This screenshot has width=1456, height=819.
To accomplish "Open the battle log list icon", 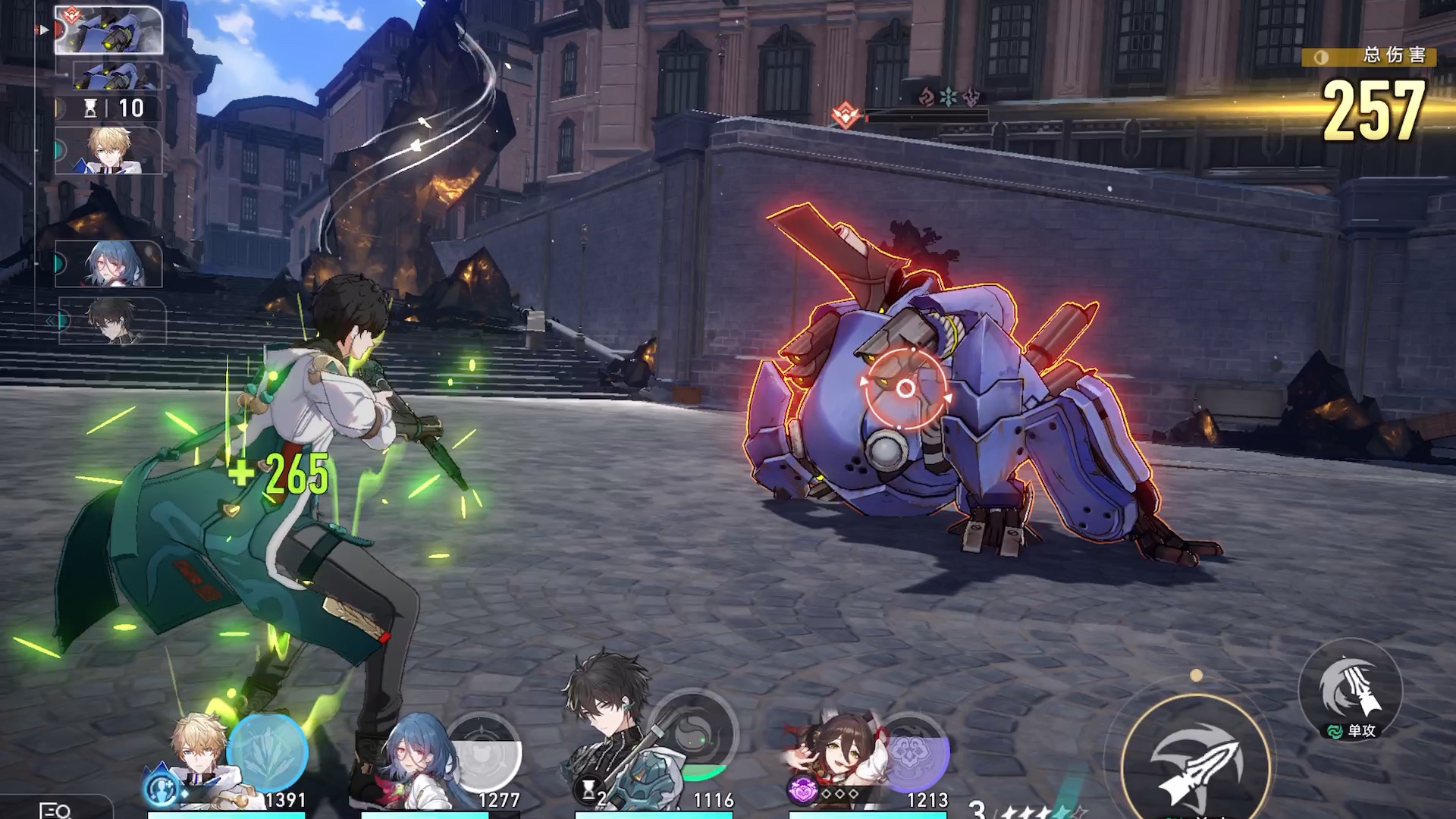I will pyautogui.click(x=55, y=810).
